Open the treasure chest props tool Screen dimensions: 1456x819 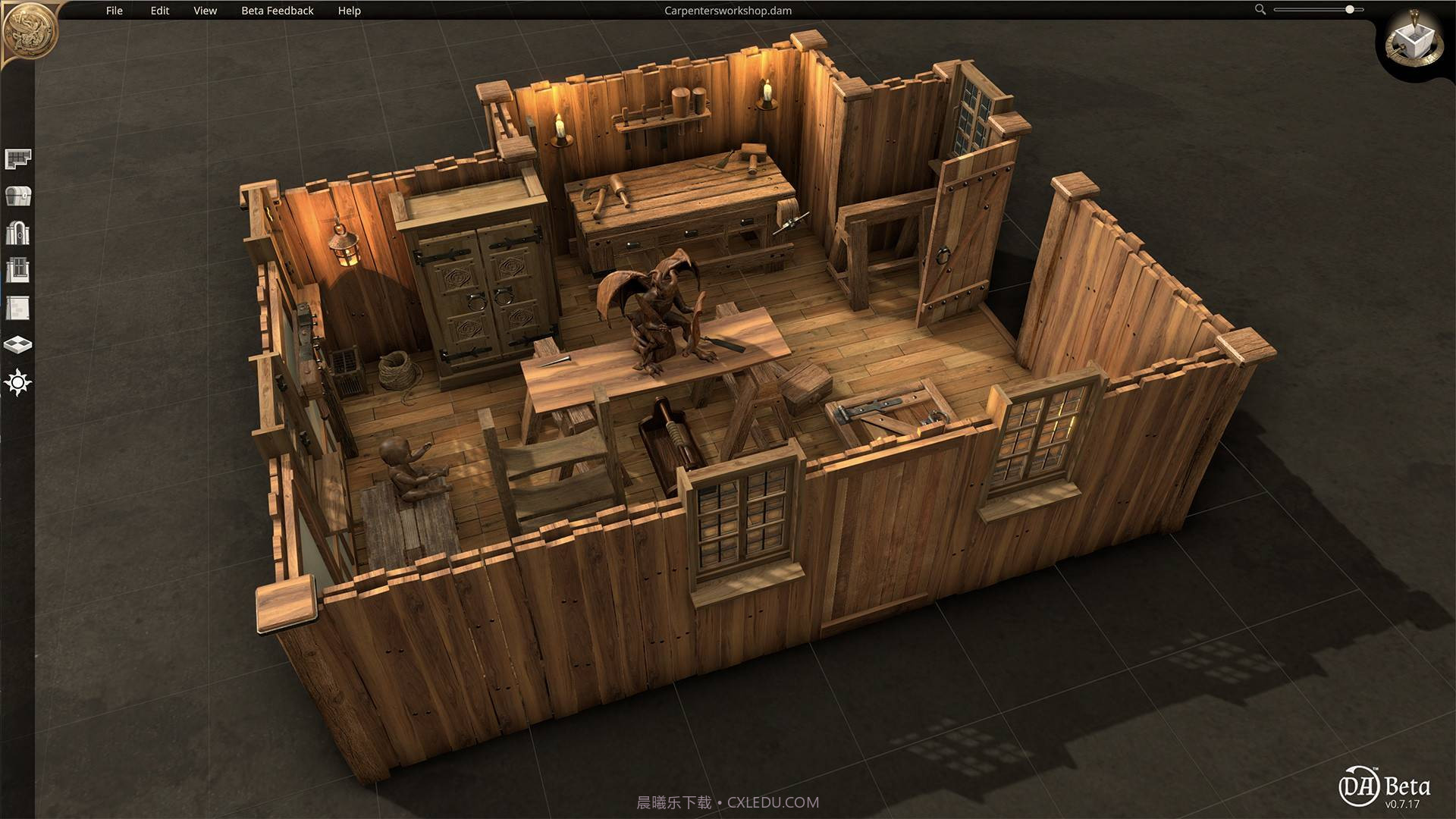click(x=18, y=196)
